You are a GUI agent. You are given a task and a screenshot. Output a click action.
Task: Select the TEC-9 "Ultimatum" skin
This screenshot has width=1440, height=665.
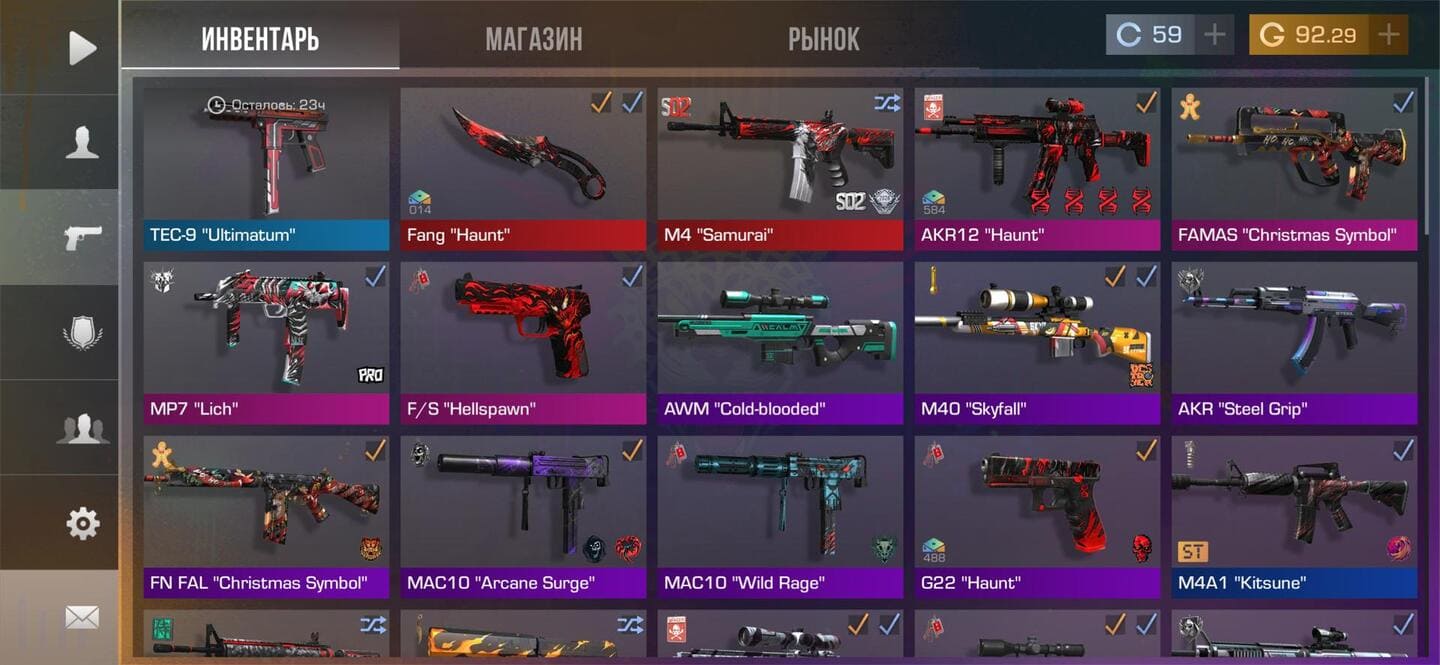coord(266,168)
